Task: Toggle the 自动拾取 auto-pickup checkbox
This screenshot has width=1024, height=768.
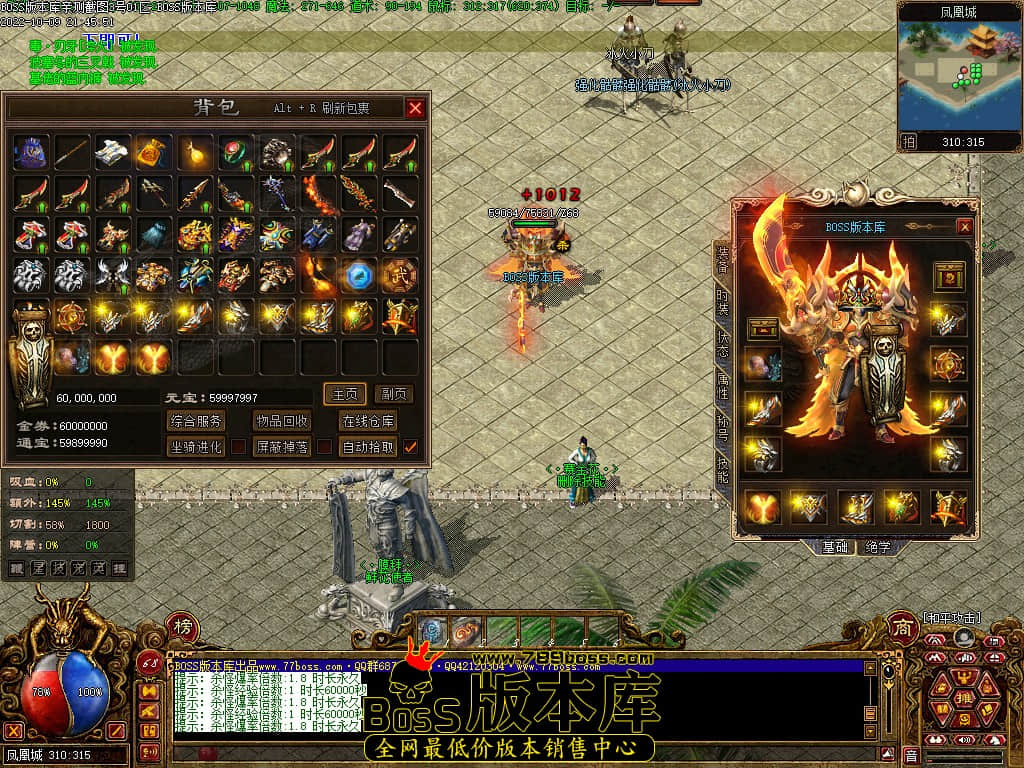Action: pos(410,447)
